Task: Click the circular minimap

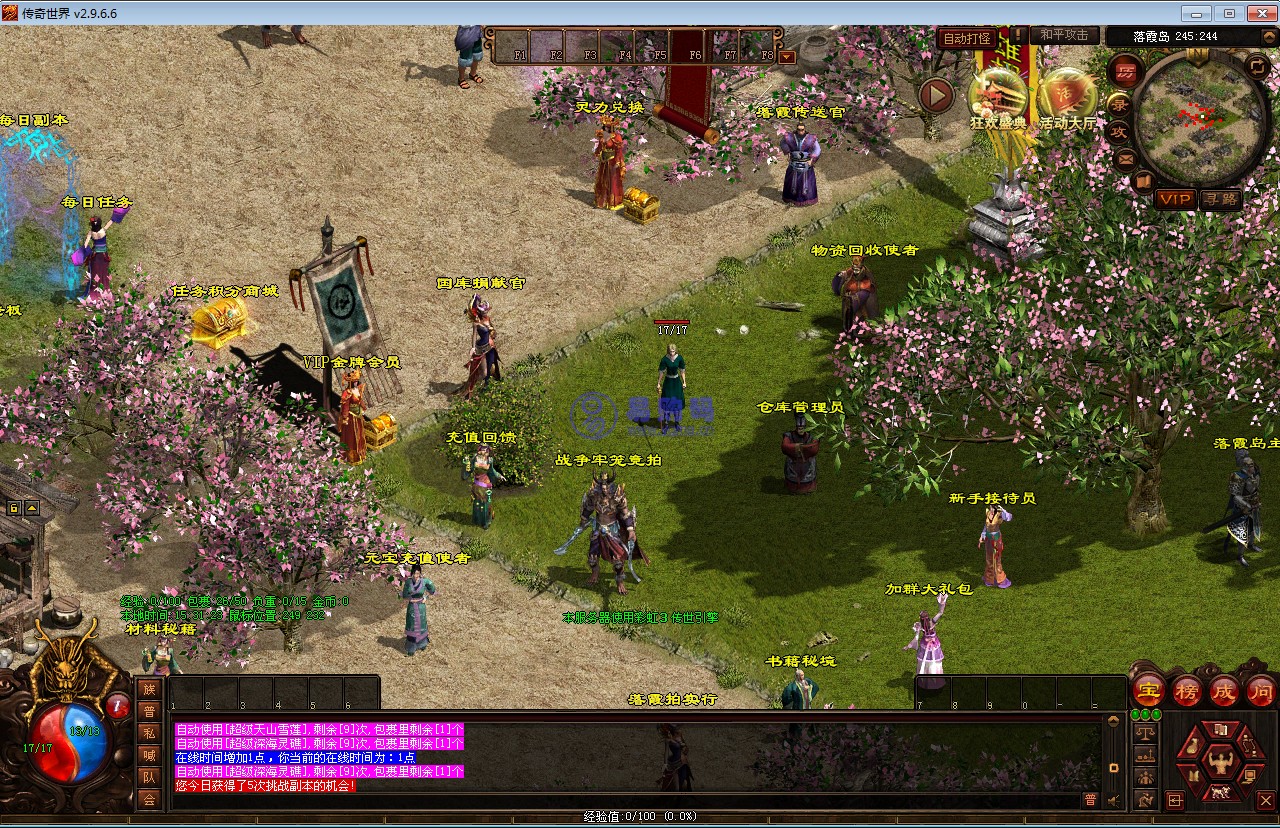Action: (1201, 119)
